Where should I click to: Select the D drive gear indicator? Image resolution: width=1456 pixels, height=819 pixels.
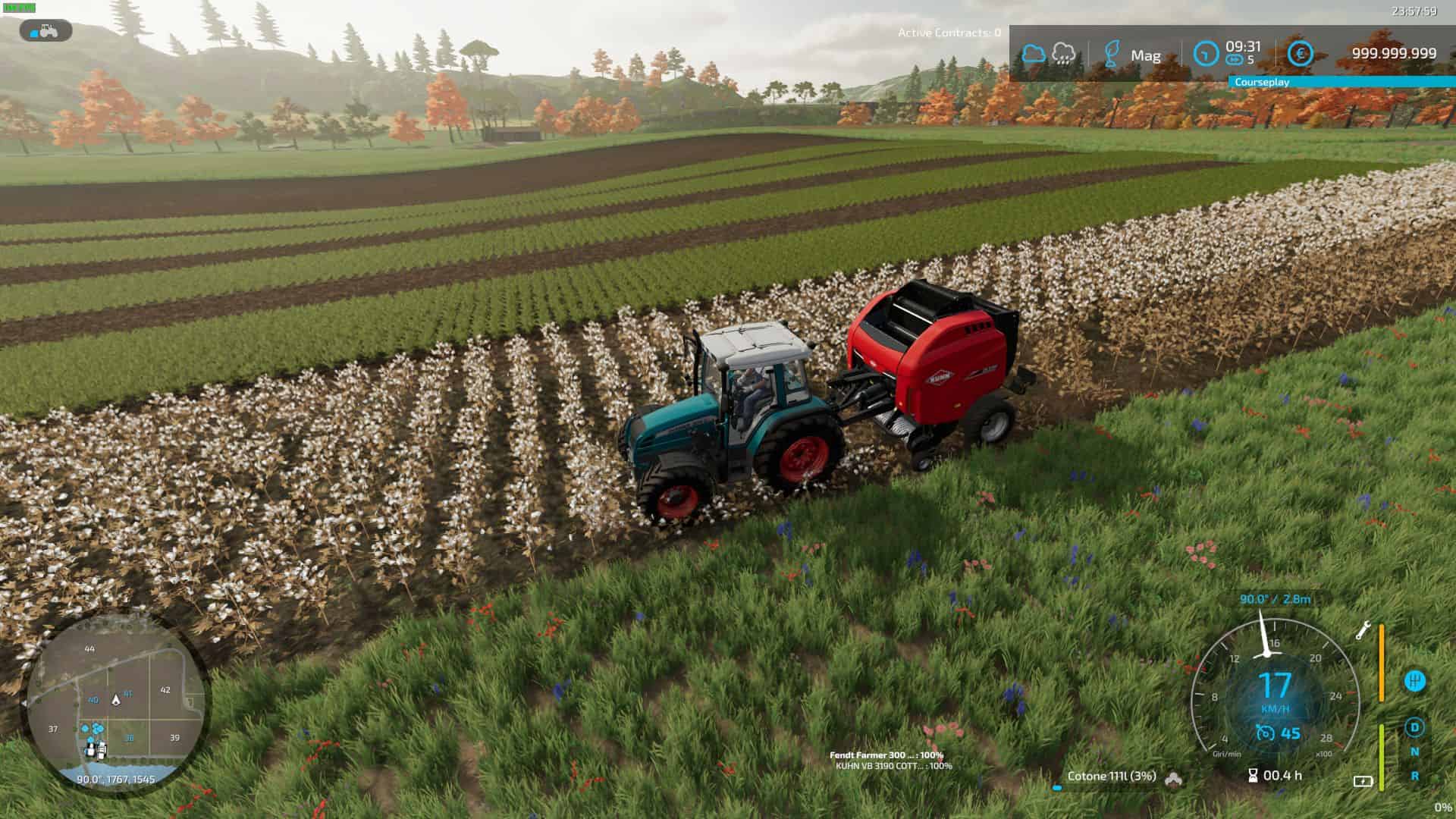pos(1414,727)
